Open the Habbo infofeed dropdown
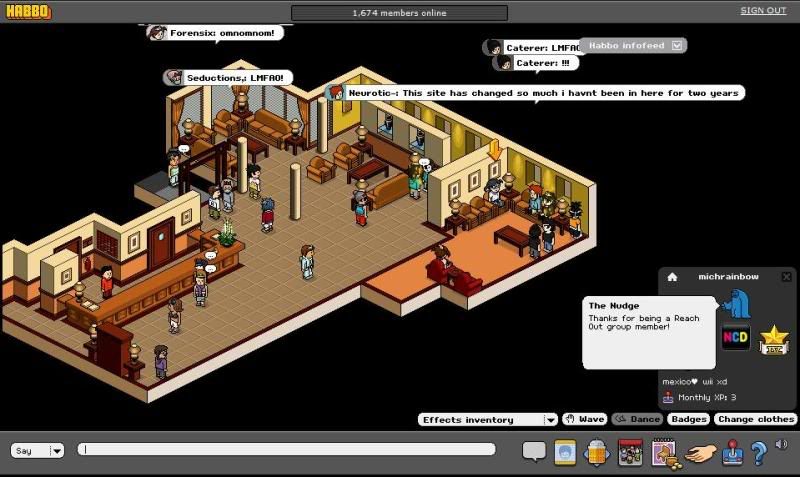 [x=677, y=46]
